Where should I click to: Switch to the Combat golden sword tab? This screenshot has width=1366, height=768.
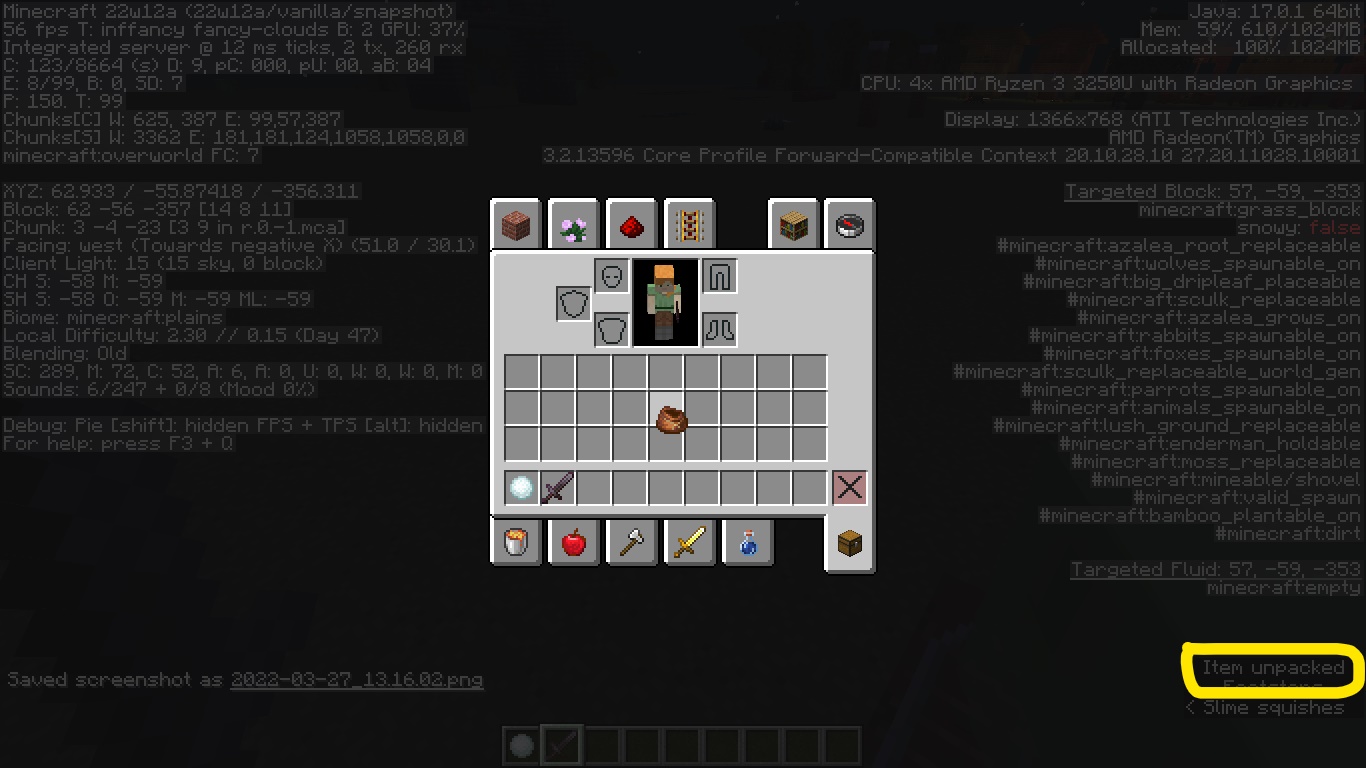[689, 542]
